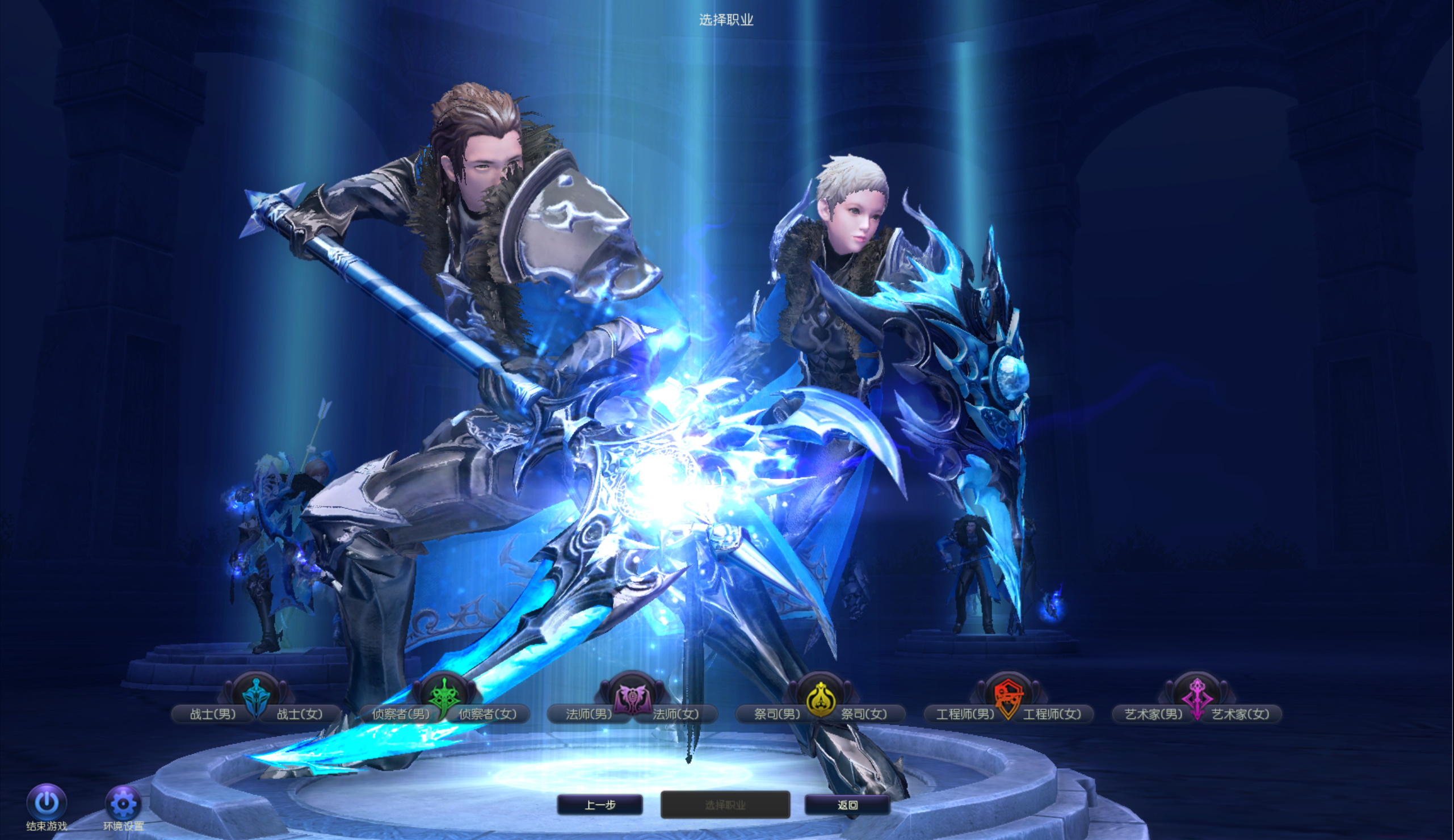This screenshot has width=1454, height=840.
Task: Pick the male Artist class 艺术家(男)
Action: pos(1153,714)
